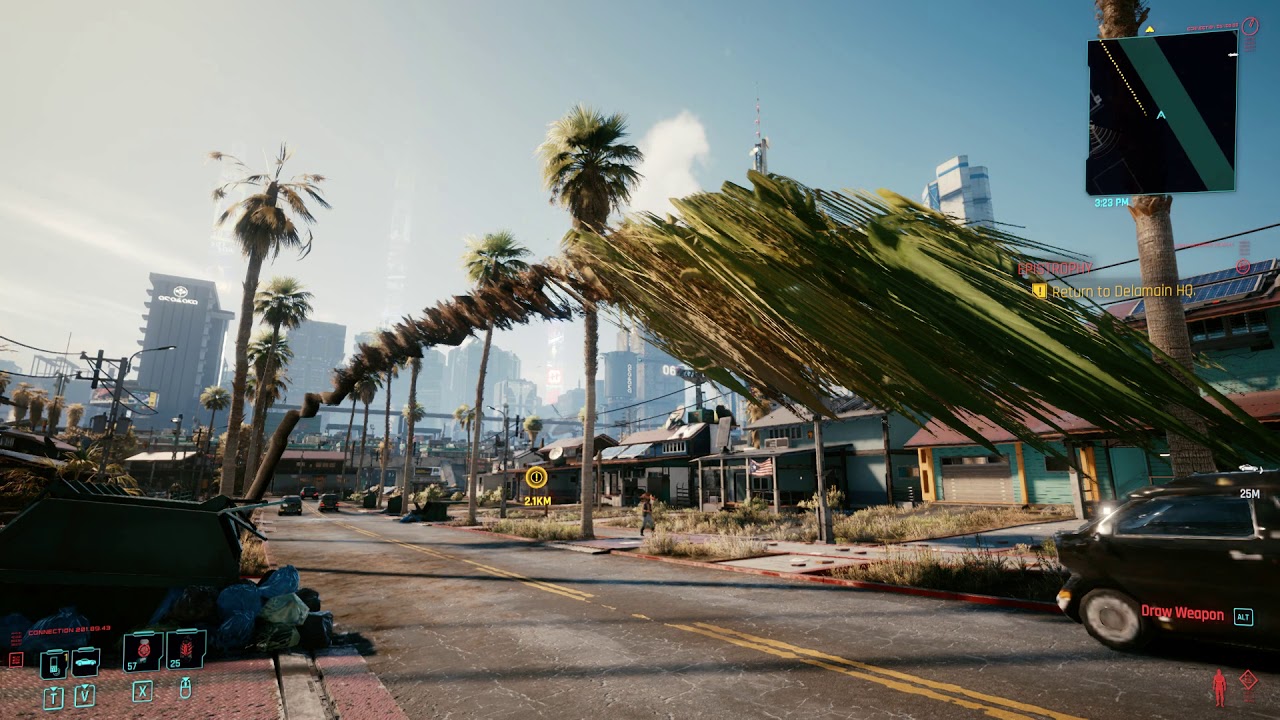Select the yellow quest waypoint marker
The height and width of the screenshot is (720, 1280).
coord(536,477)
